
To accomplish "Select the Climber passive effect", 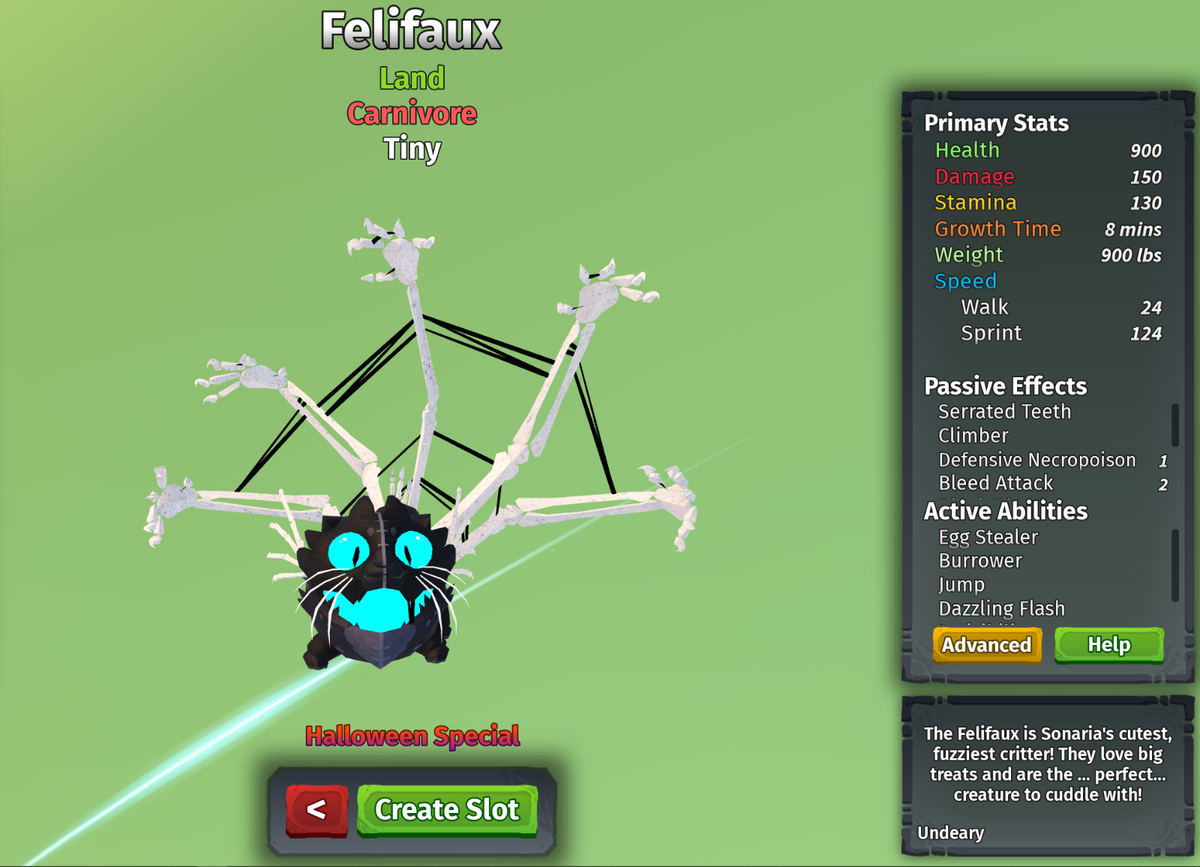I will [x=973, y=436].
